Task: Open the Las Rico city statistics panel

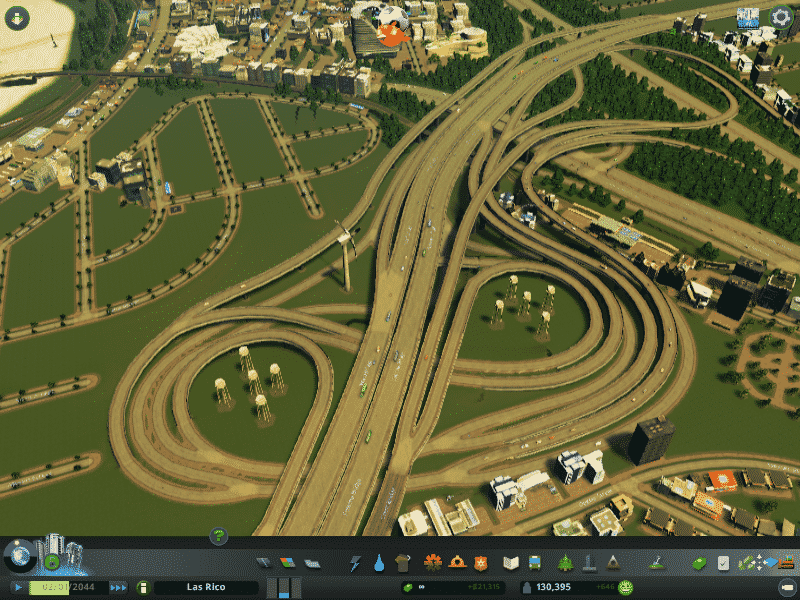Action: [x=203, y=587]
